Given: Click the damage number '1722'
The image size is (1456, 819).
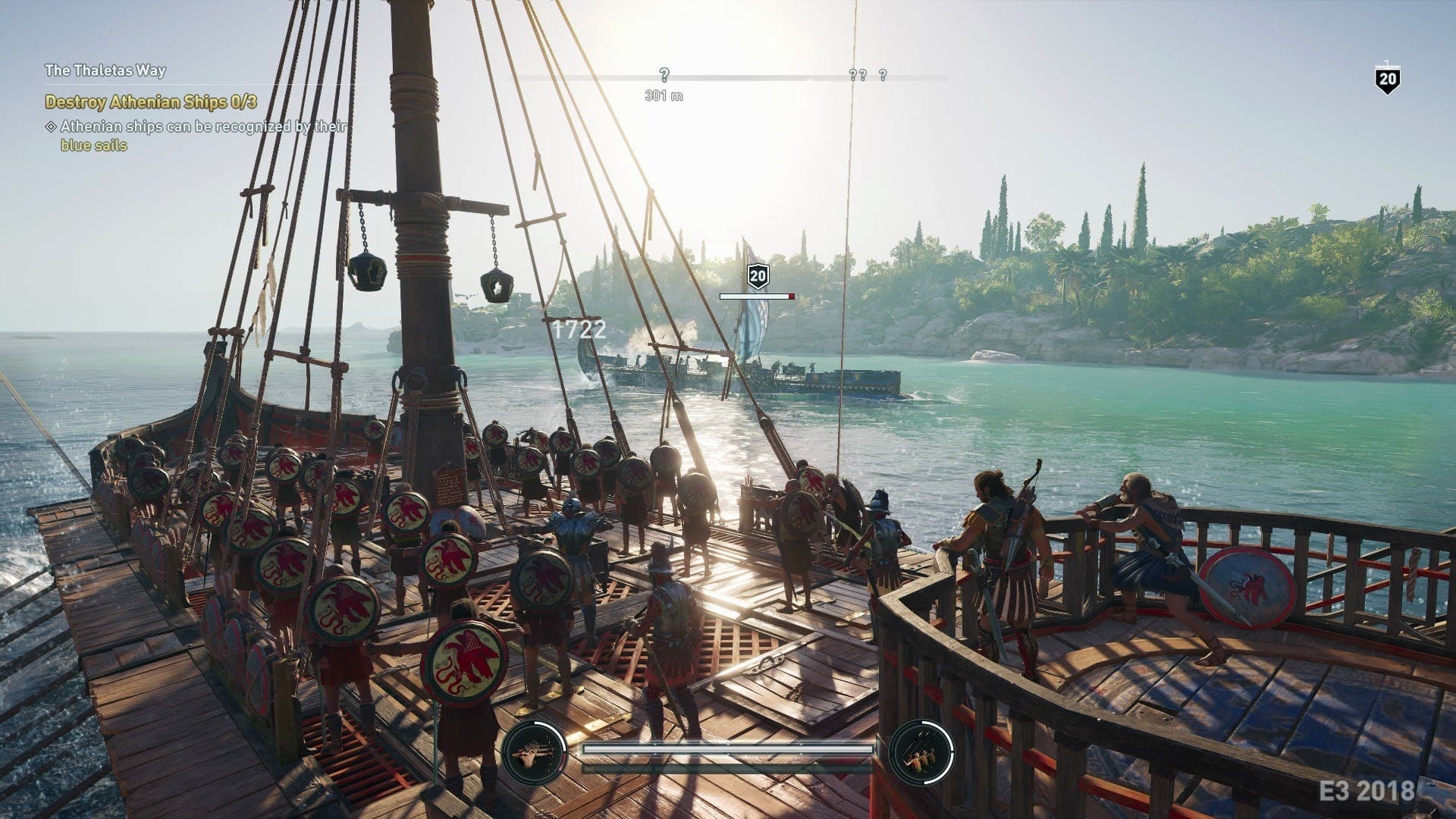Looking at the screenshot, I should coord(577,329).
